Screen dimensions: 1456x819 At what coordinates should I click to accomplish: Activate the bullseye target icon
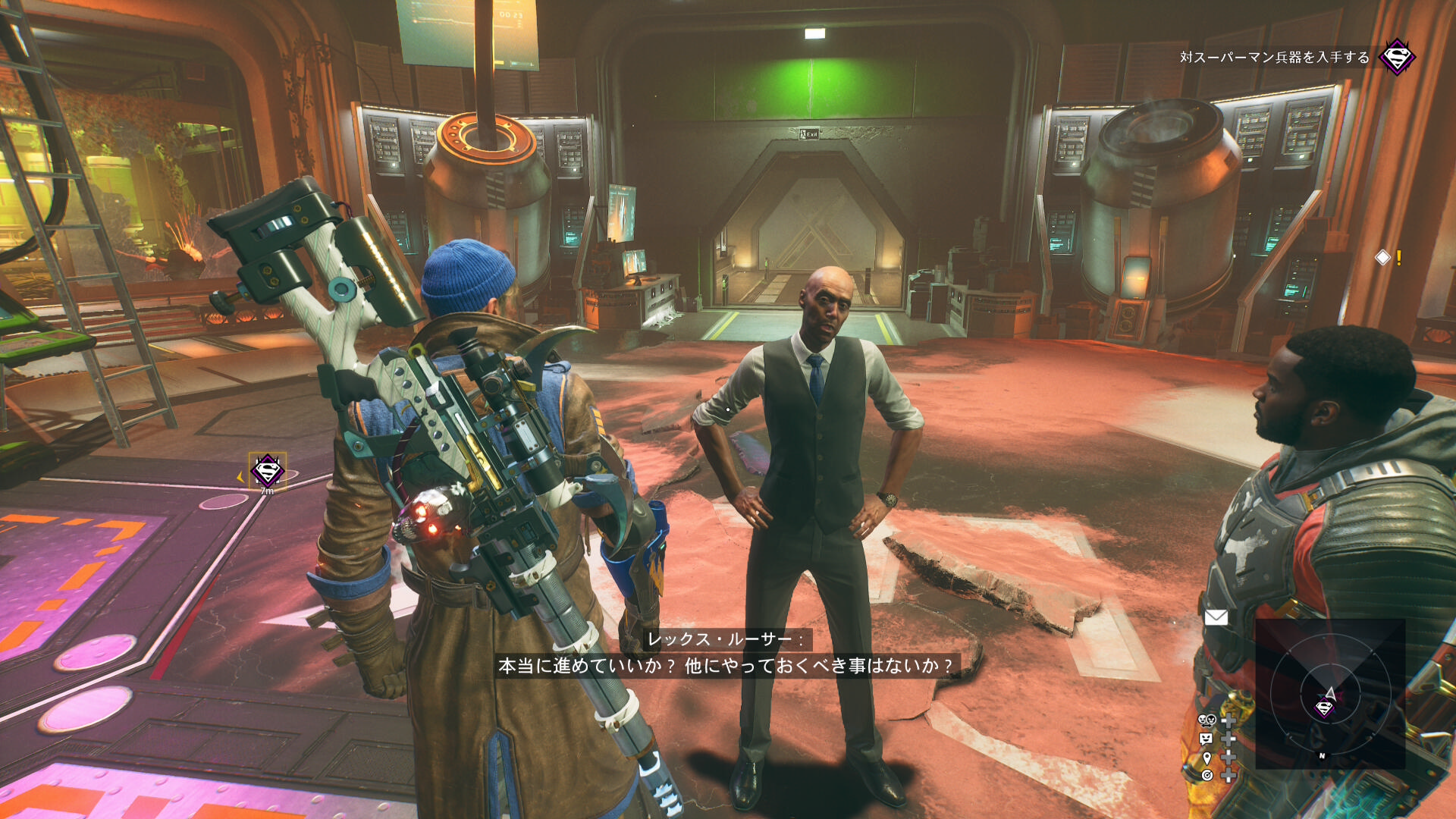[x=1207, y=775]
